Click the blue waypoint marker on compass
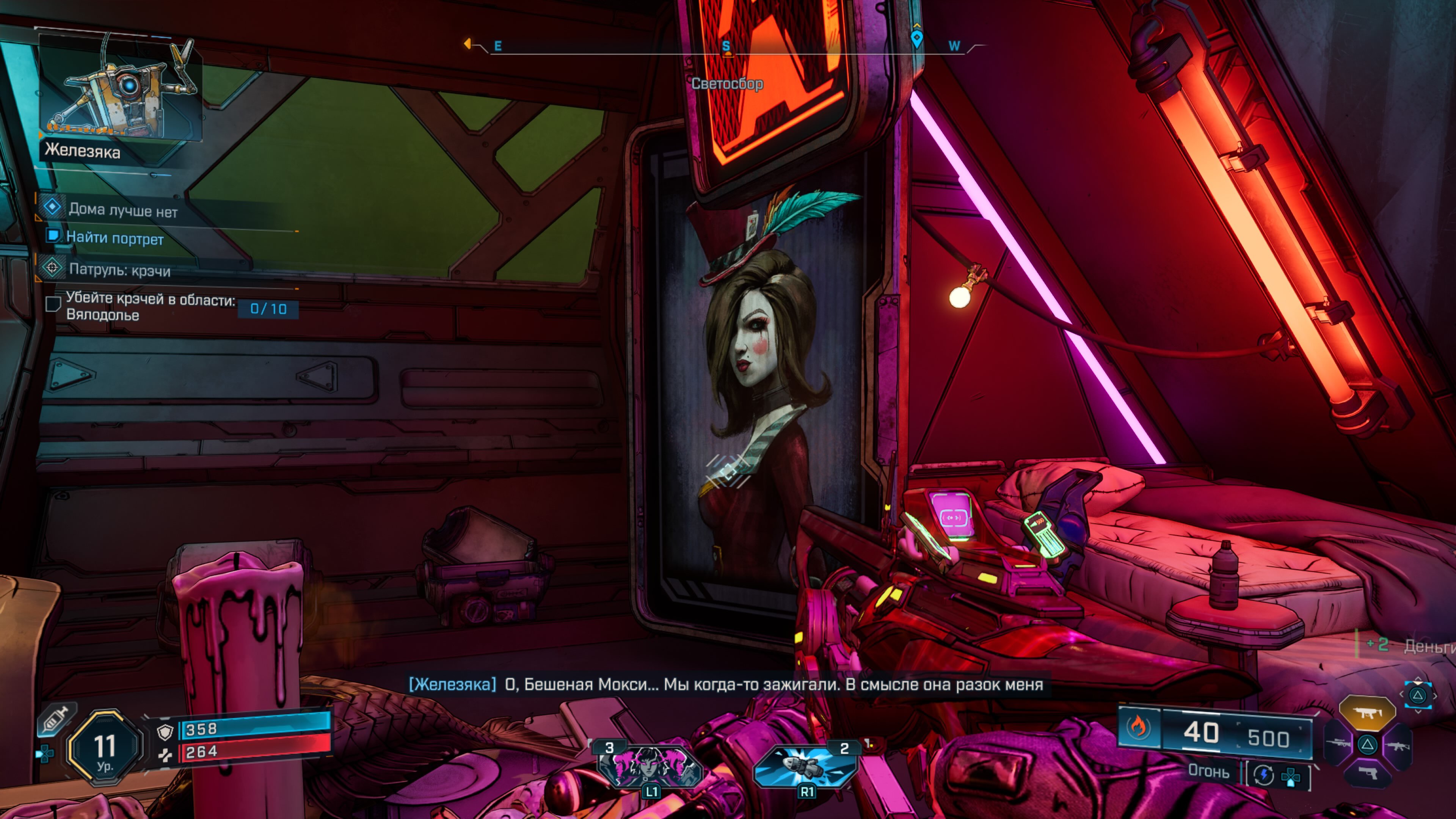This screenshot has height=819, width=1456. [916, 38]
